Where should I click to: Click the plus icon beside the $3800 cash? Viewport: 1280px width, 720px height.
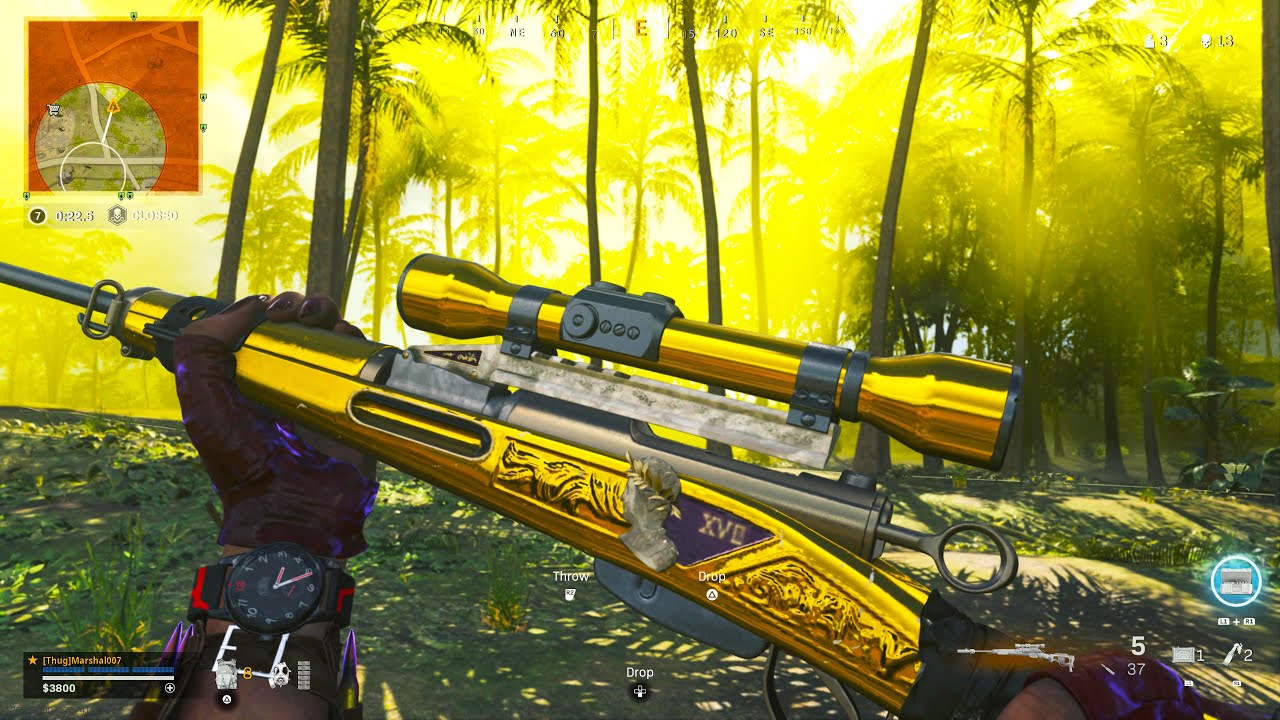[x=170, y=688]
